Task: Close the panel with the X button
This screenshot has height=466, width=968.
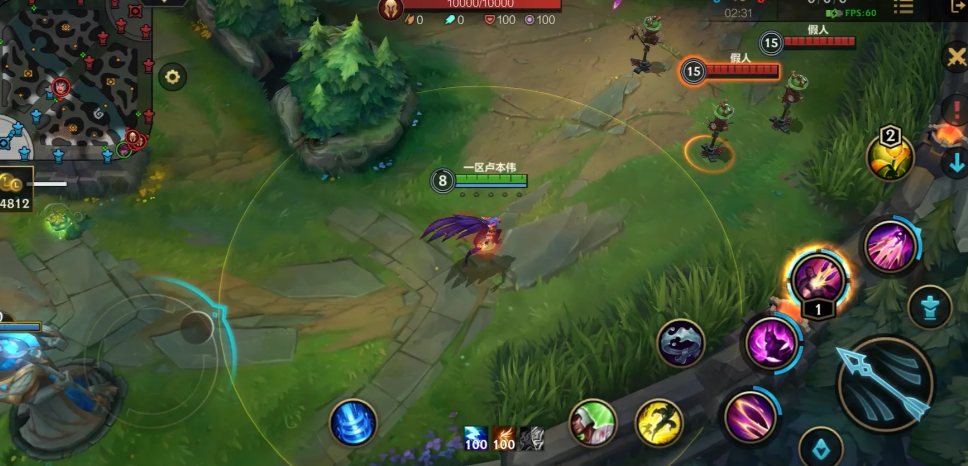Action: [x=954, y=58]
